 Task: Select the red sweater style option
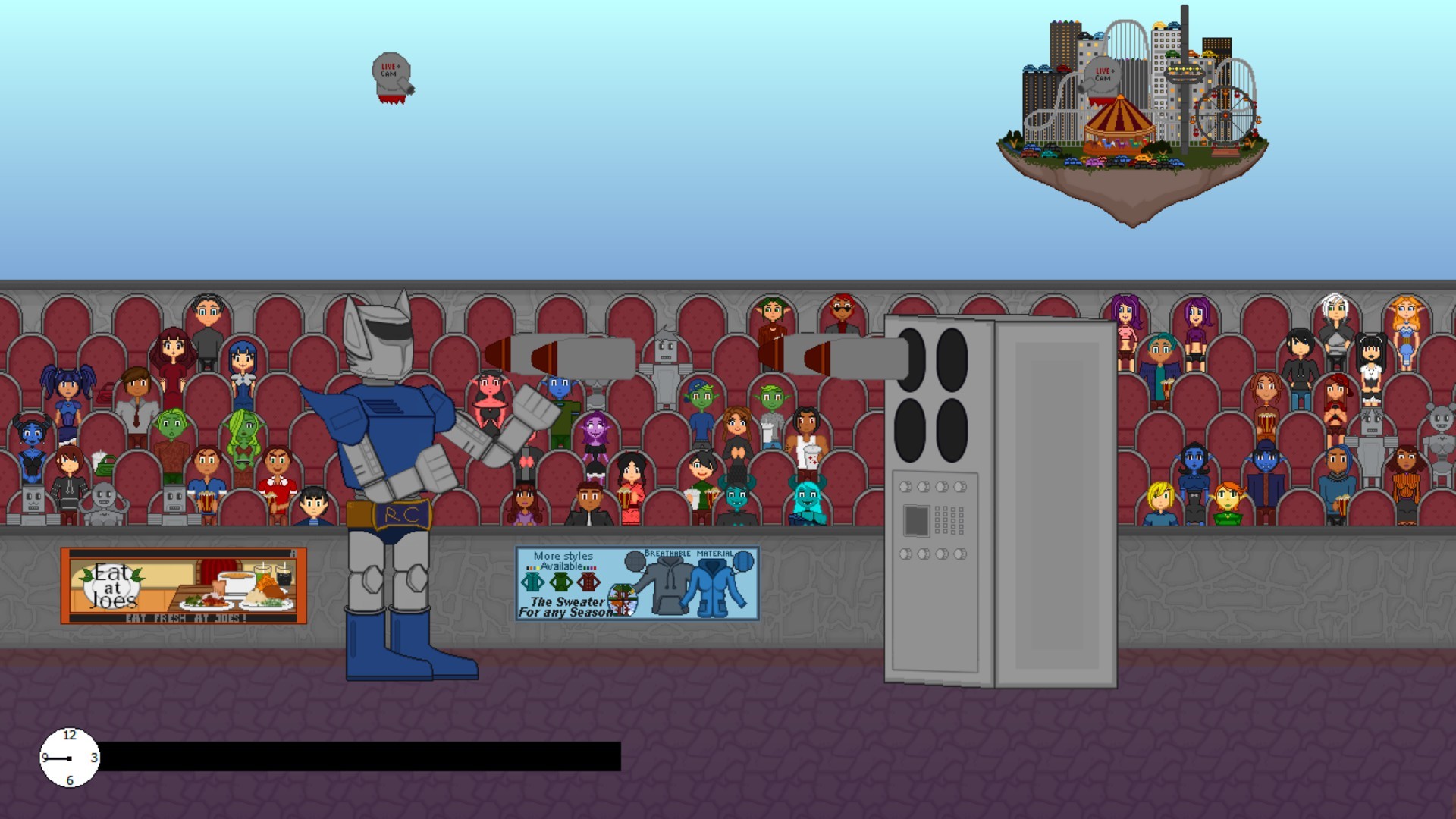588,581
